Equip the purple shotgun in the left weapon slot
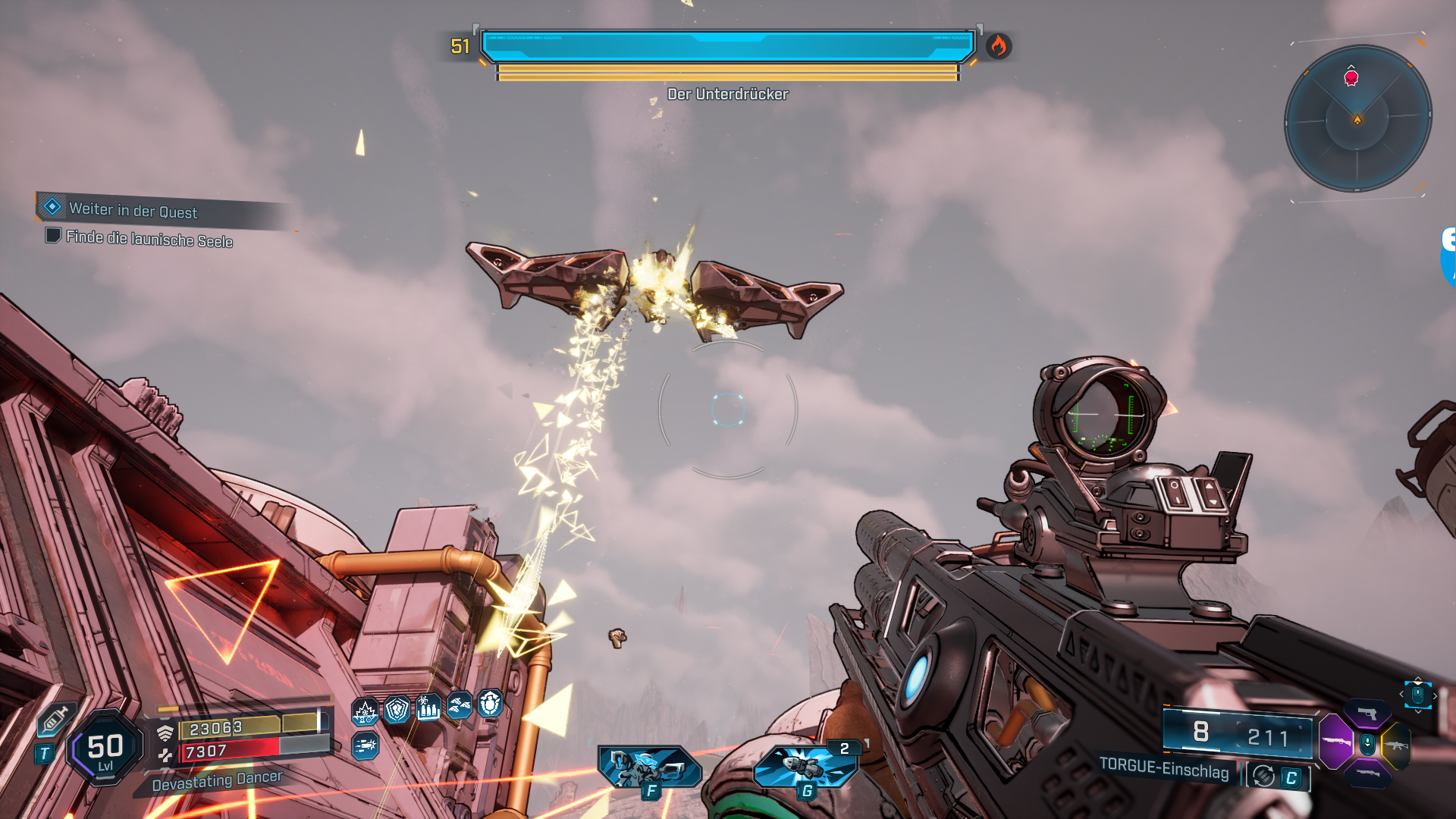 [1336, 742]
